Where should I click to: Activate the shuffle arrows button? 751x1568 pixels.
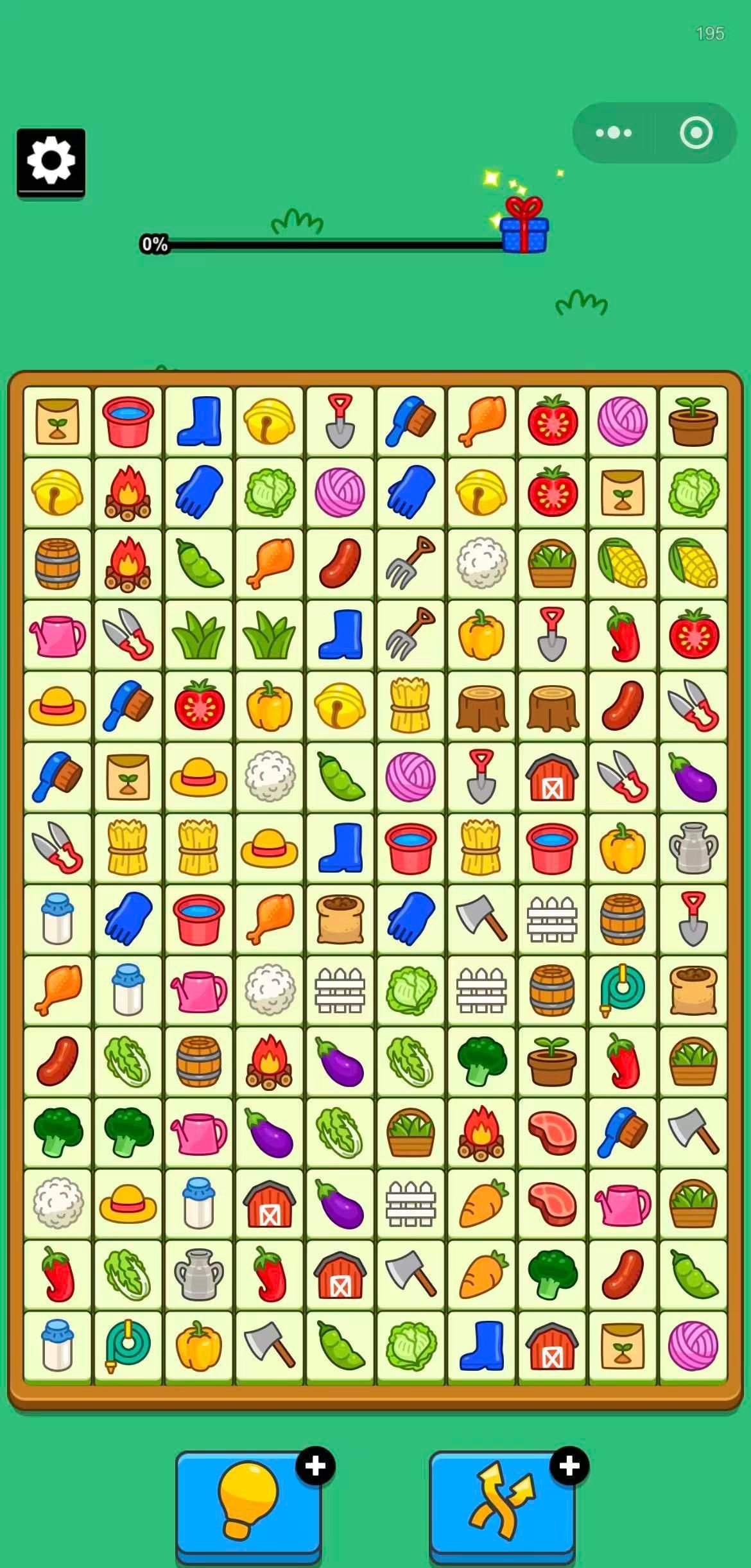click(x=502, y=1501)
